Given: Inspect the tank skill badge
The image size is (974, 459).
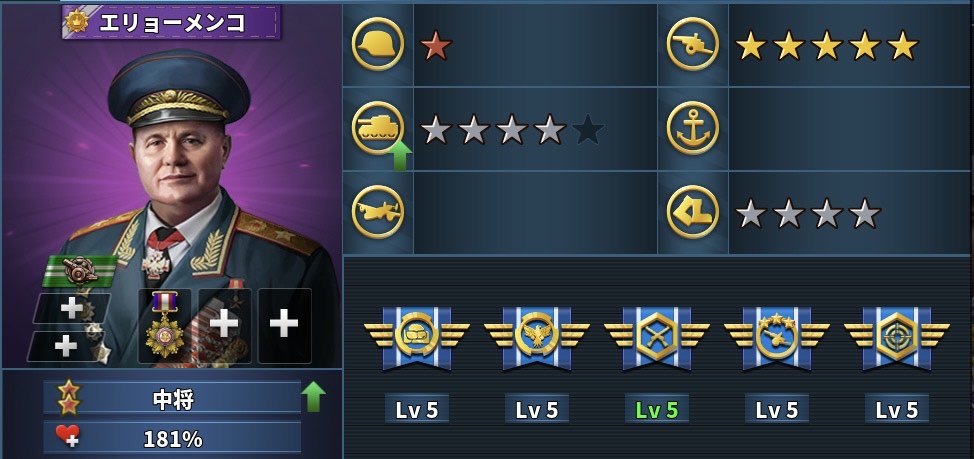Looking at the screenshot, I should point(416,337).
